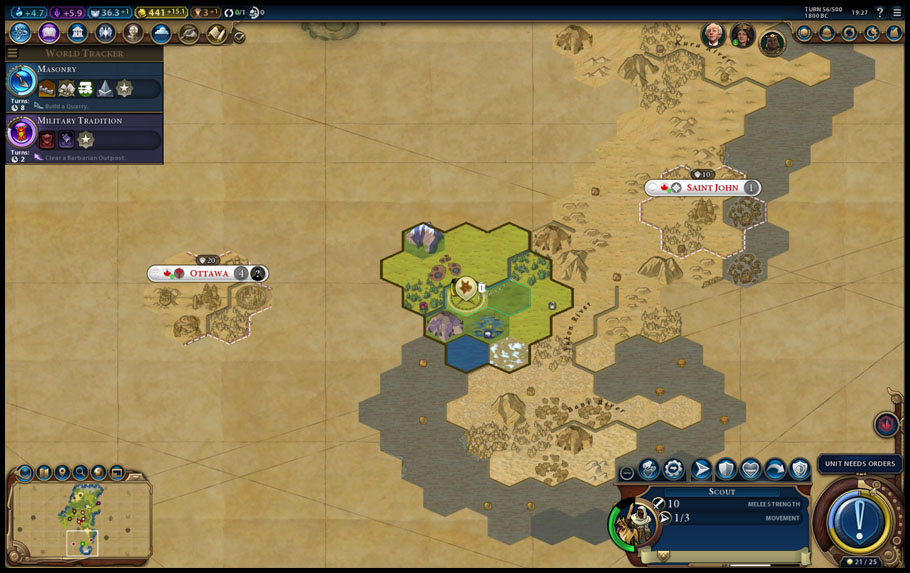910x573 pixels.
Task: Heal the scout with the heart action
Action: point(750,468)
